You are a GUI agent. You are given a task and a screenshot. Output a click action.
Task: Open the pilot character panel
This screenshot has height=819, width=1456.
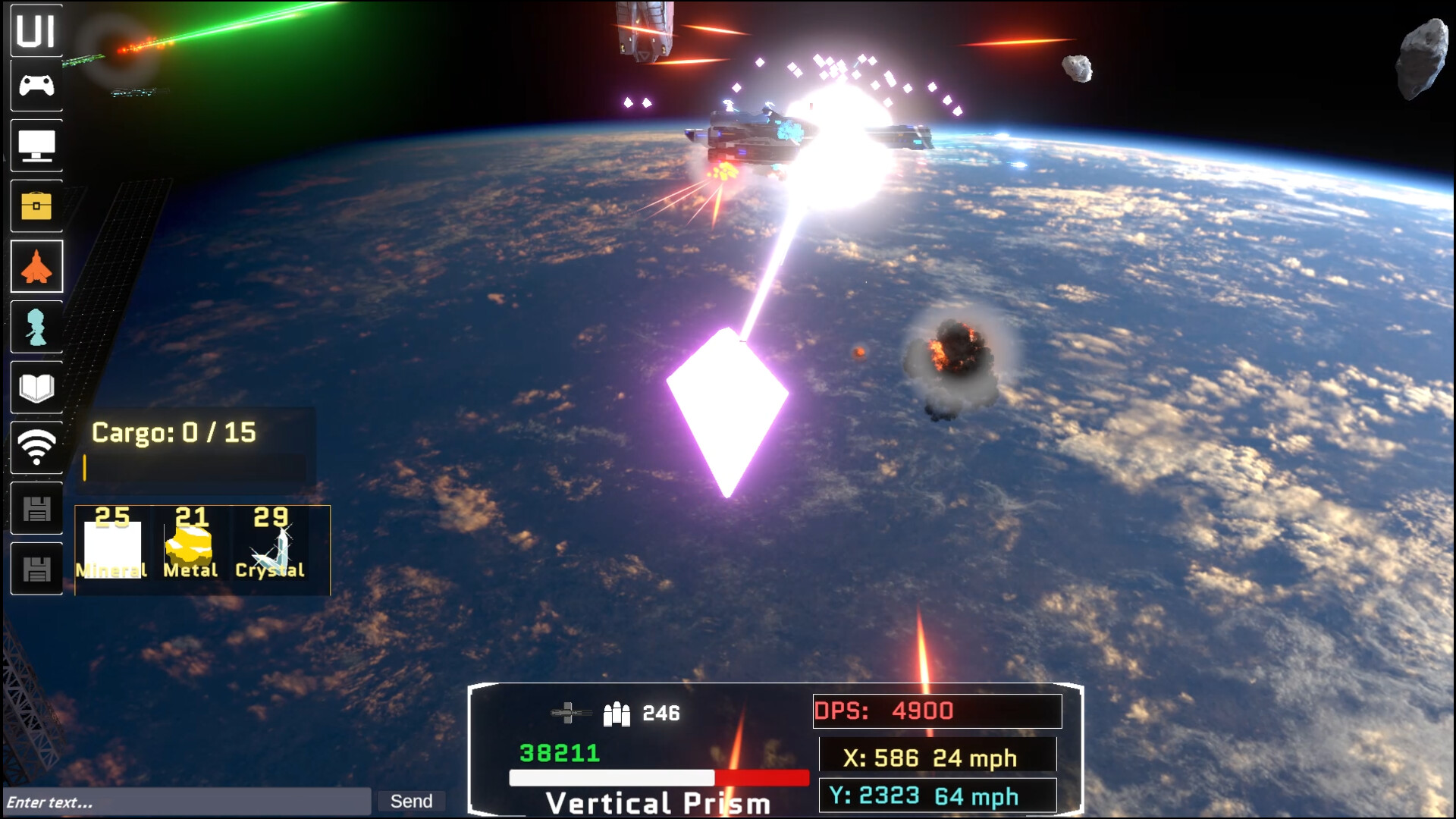[x=36, y=327]
